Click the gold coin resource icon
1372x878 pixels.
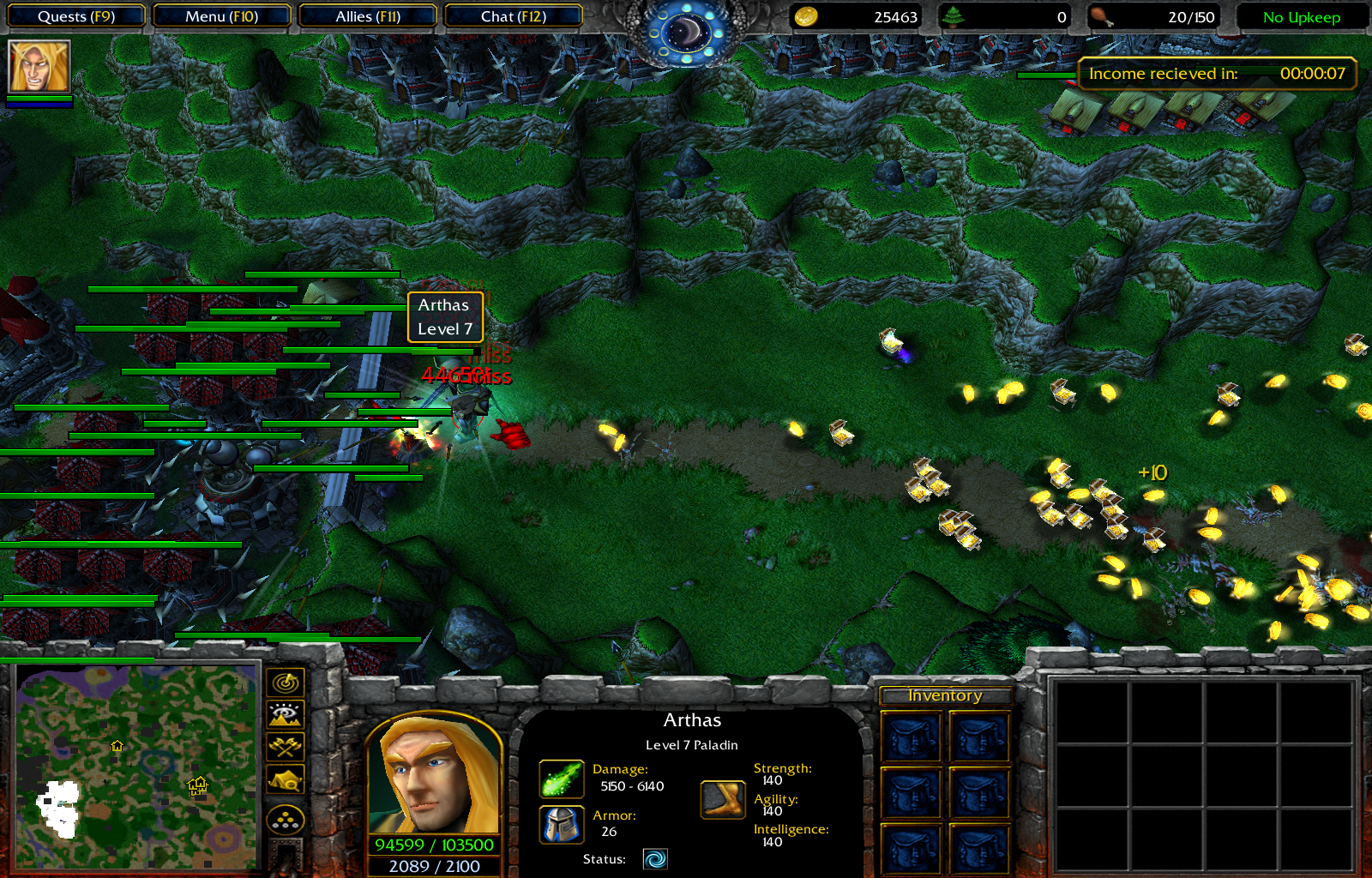pos(805,17)
